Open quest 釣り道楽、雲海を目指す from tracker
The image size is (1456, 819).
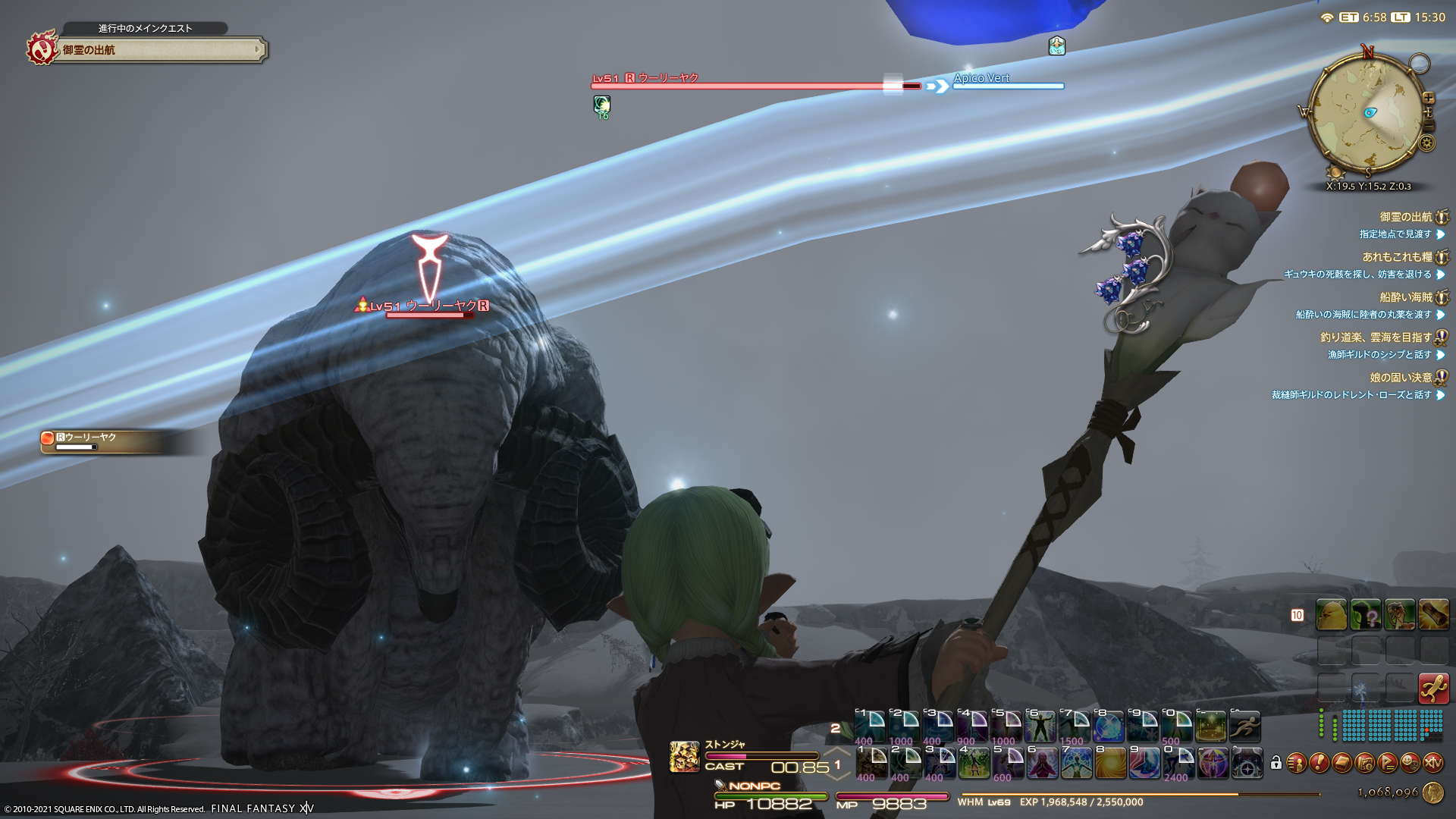click(x=1376, y=337)
